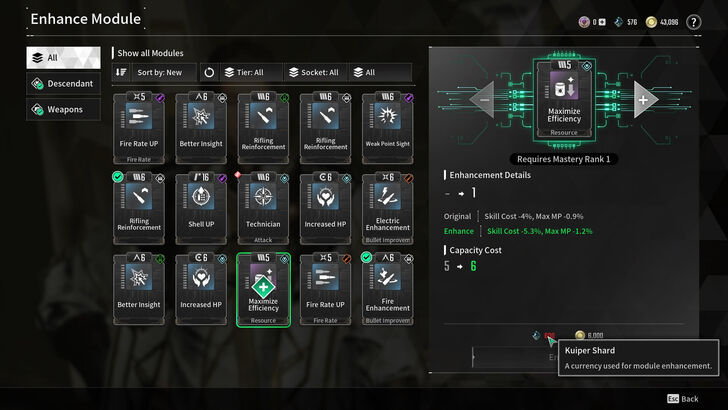Pick the Electric Enhancement module

387,205
